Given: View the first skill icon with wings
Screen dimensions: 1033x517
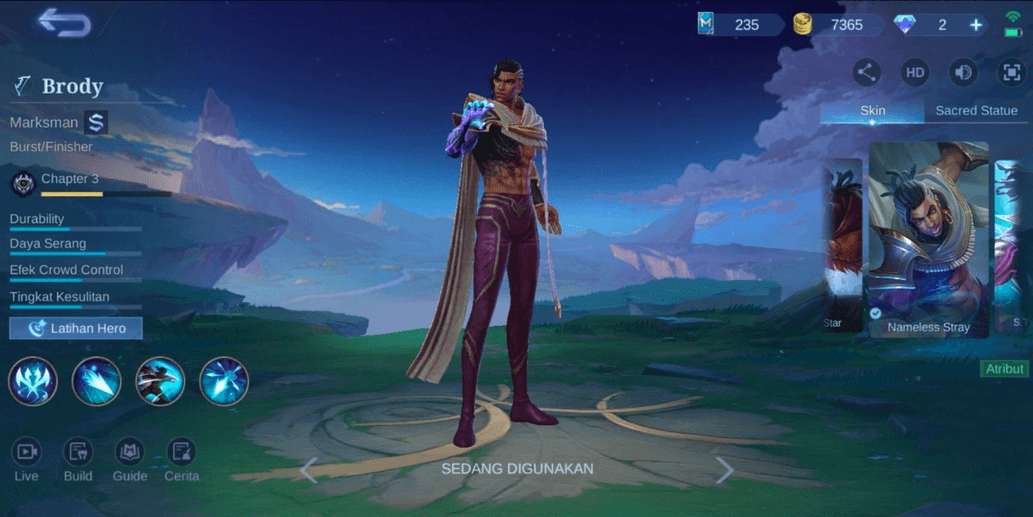Looking at the screenshot, I should click(33, 381).
